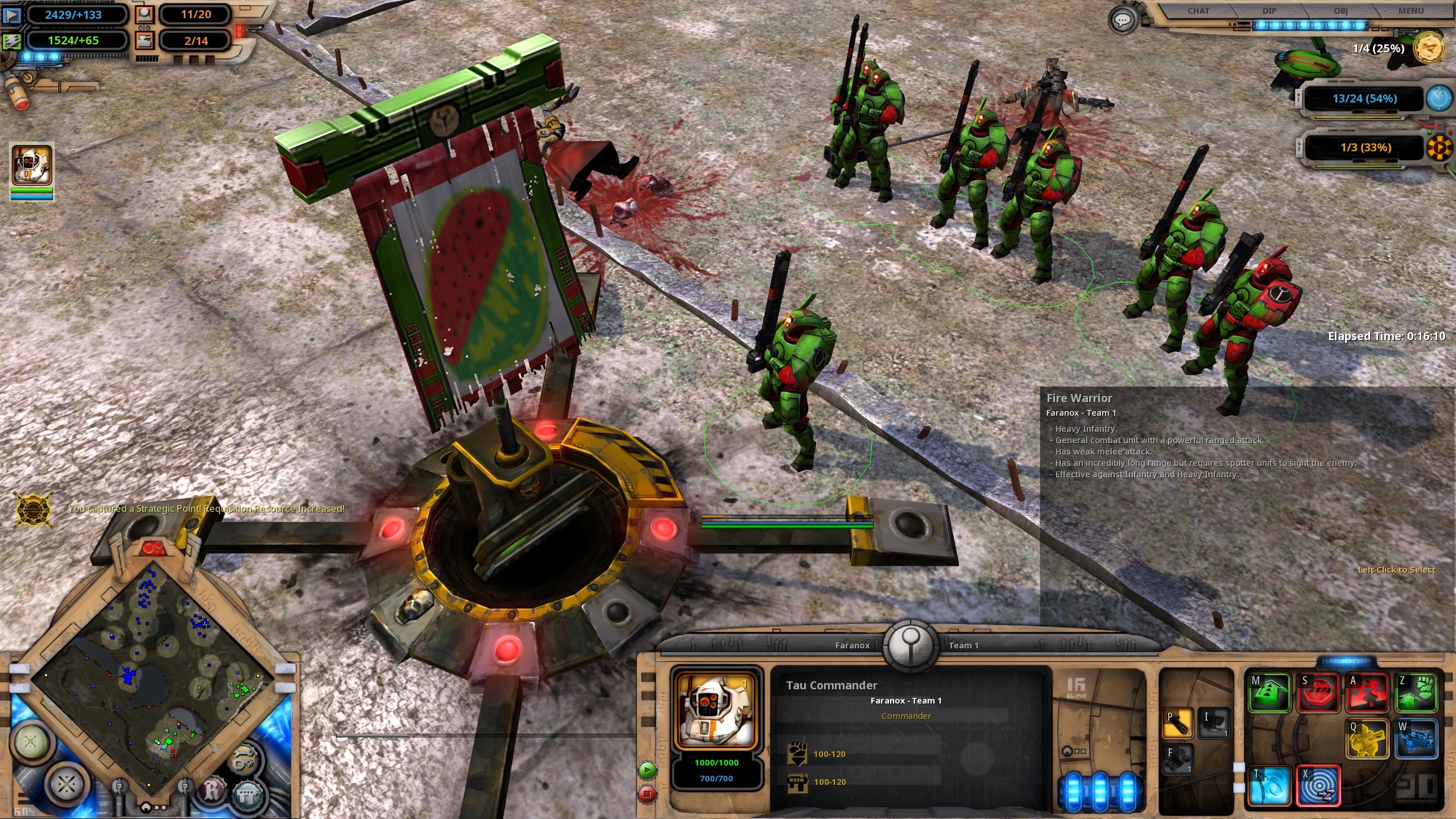
Task: Select the Tau Commander hero icon
Action: [32, 165]
